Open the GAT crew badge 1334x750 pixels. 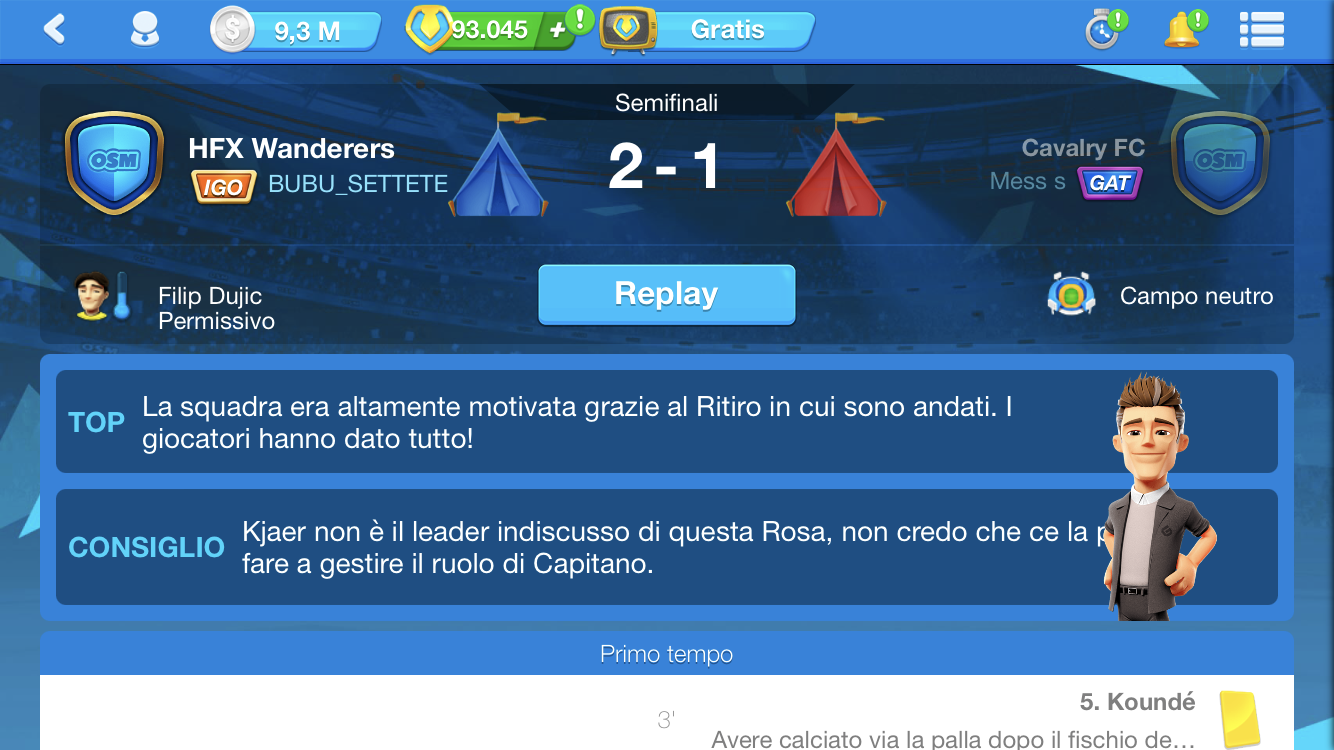[x=1110, y=182]
